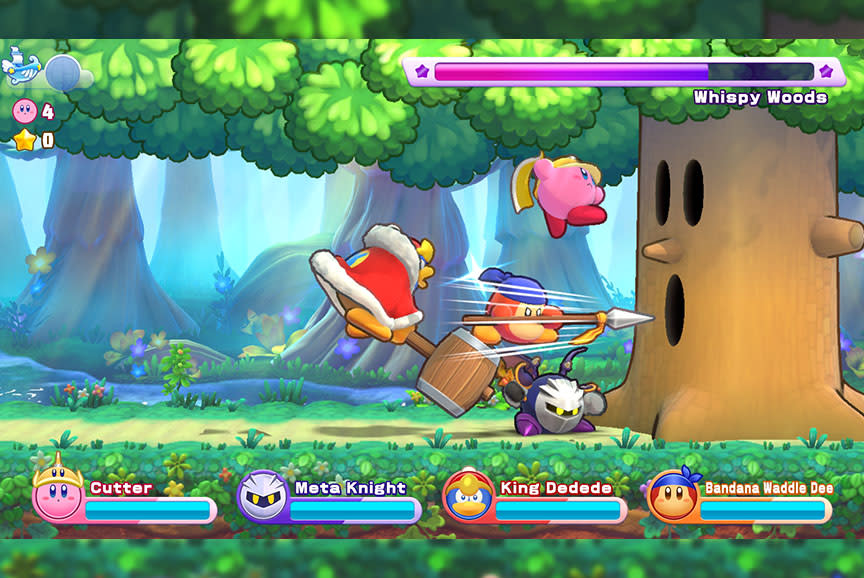Select the Cutter Kirby player portrait
Viewport: 864px width, 578px height.
(58, 493)
